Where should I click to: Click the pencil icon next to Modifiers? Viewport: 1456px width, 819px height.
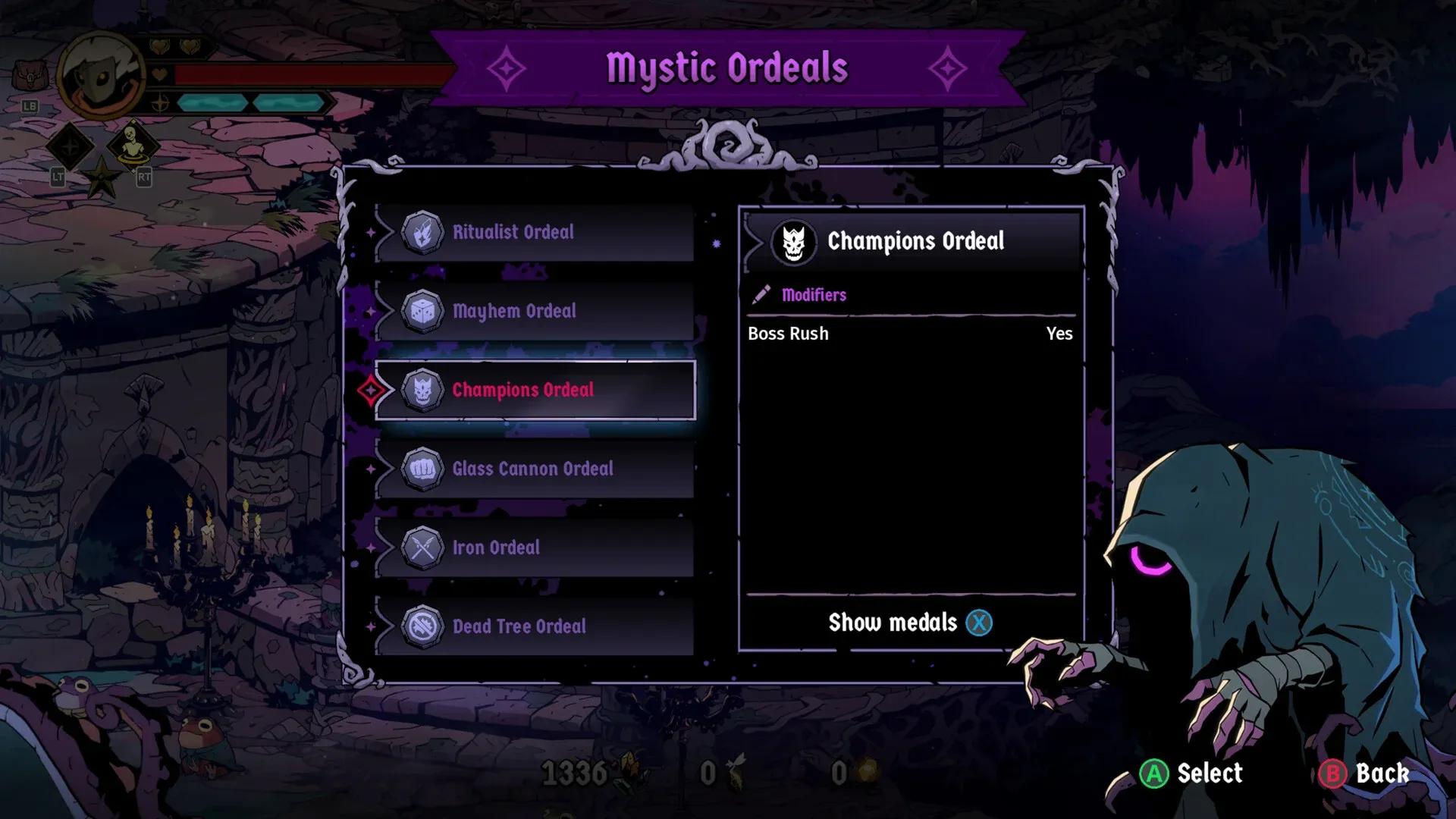761,295
